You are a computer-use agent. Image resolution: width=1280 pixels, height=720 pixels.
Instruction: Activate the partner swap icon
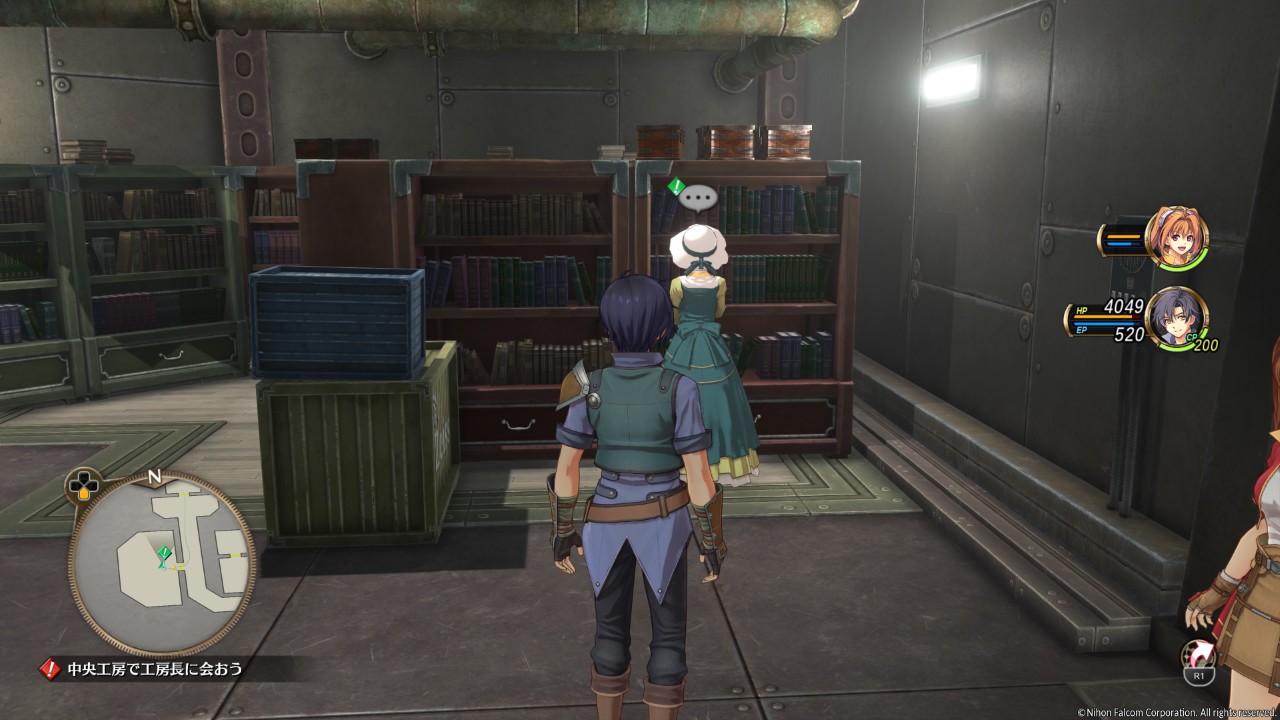(1197, 656)
